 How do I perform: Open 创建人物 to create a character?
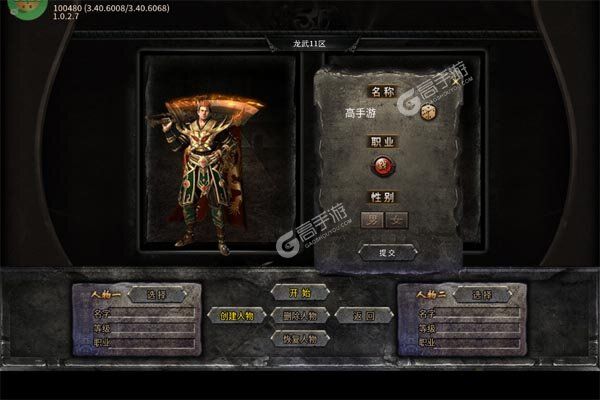tap(238, 315)
